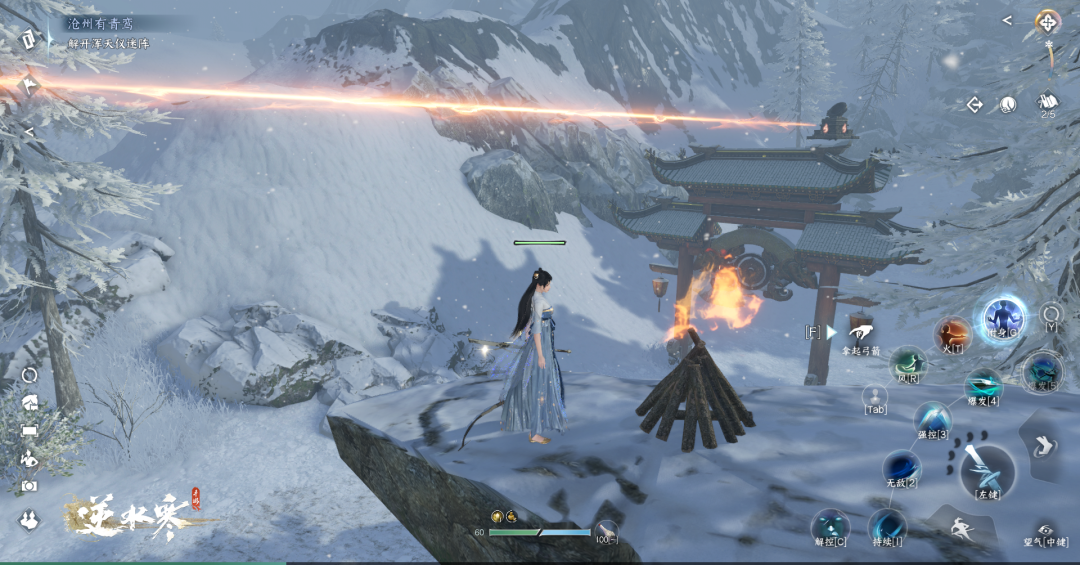Open the horse mount icon

tap(29, 403)
